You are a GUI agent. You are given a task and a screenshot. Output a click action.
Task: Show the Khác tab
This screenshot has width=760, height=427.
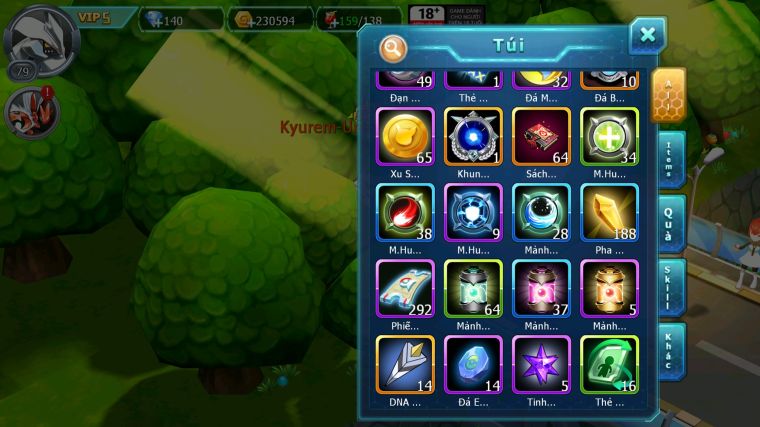coord(669,350)
